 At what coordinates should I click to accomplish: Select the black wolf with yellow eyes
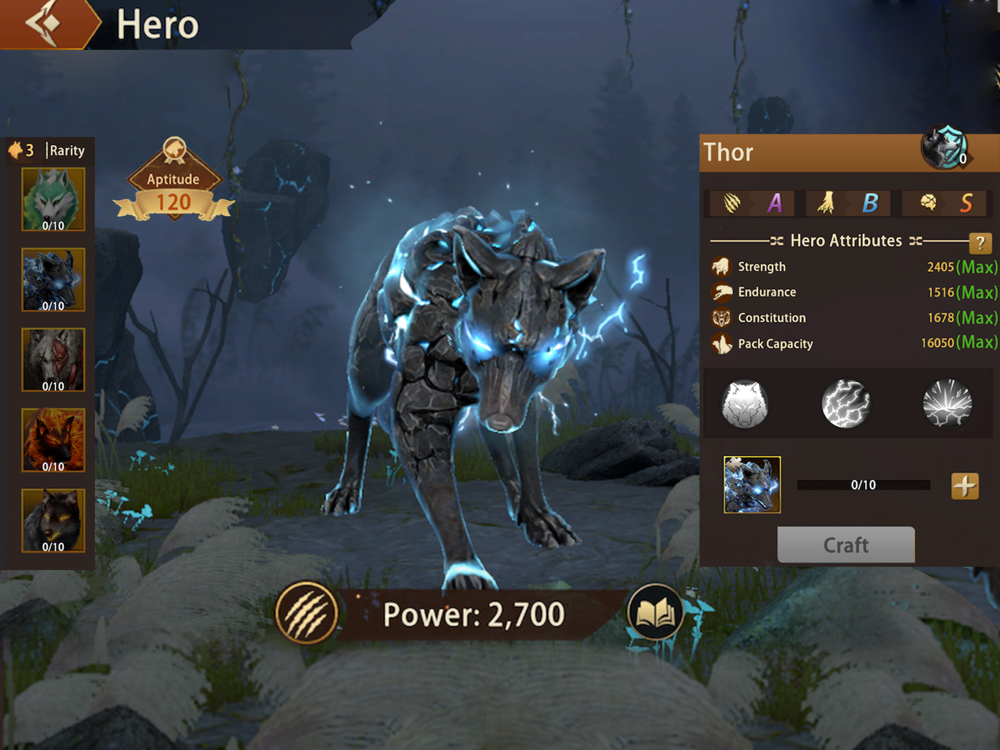pos(53,520)
